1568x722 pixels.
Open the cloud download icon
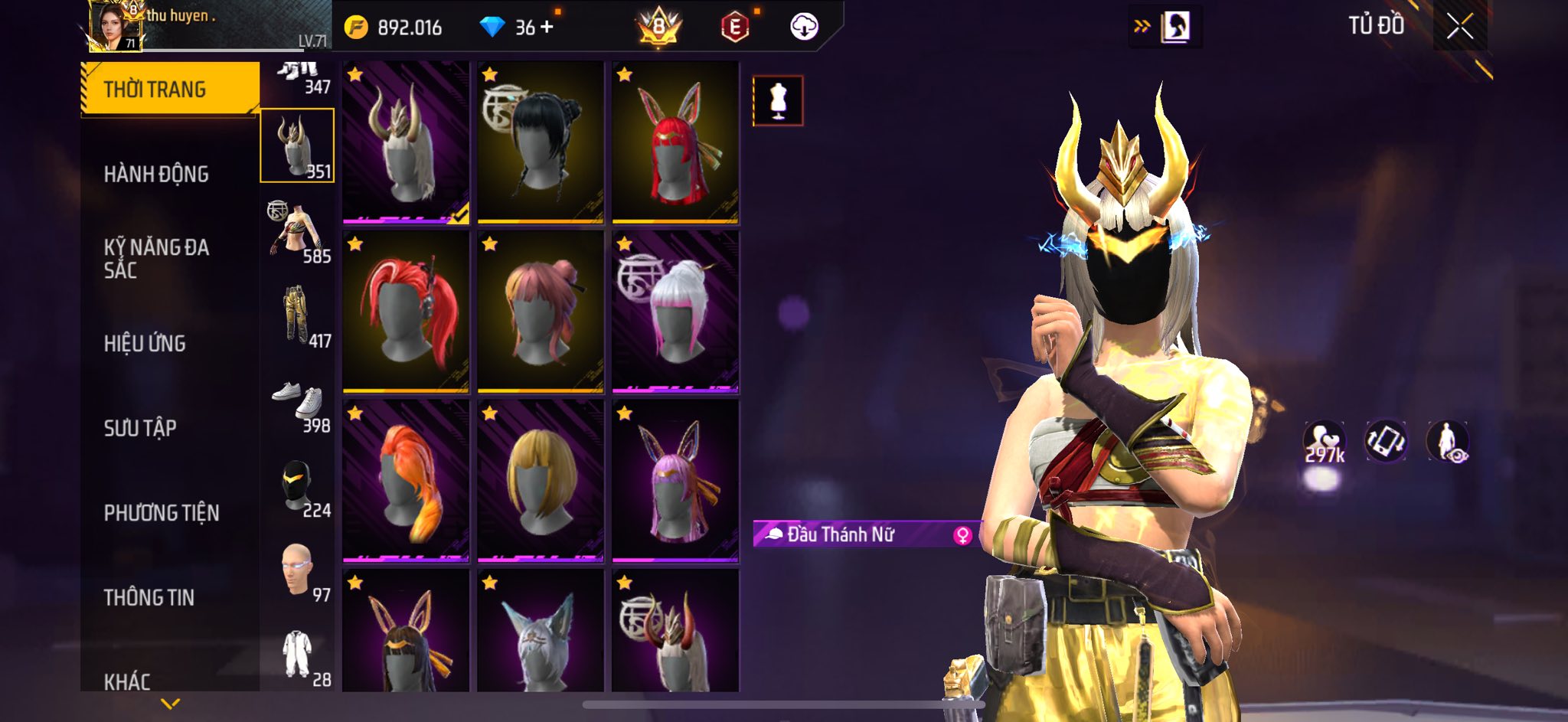(x=804, y=27)
